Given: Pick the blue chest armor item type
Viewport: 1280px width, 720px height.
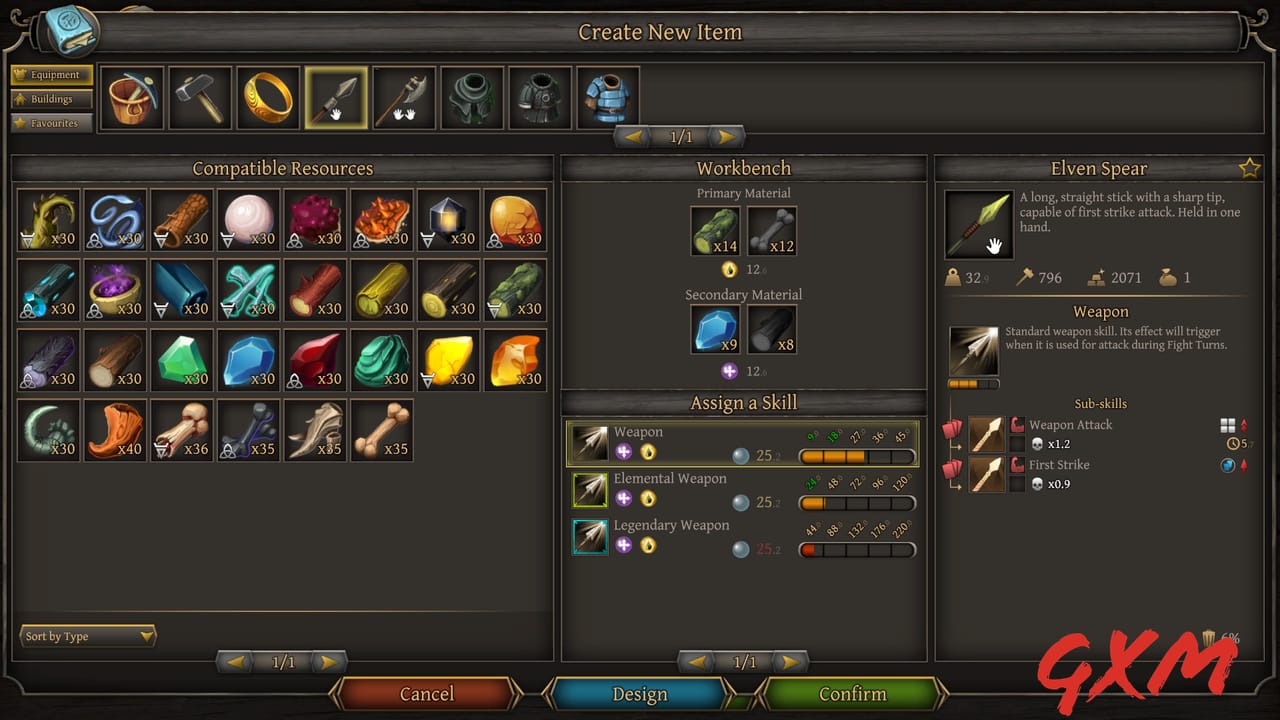Looking at the screenshot, I should [608, 98].
